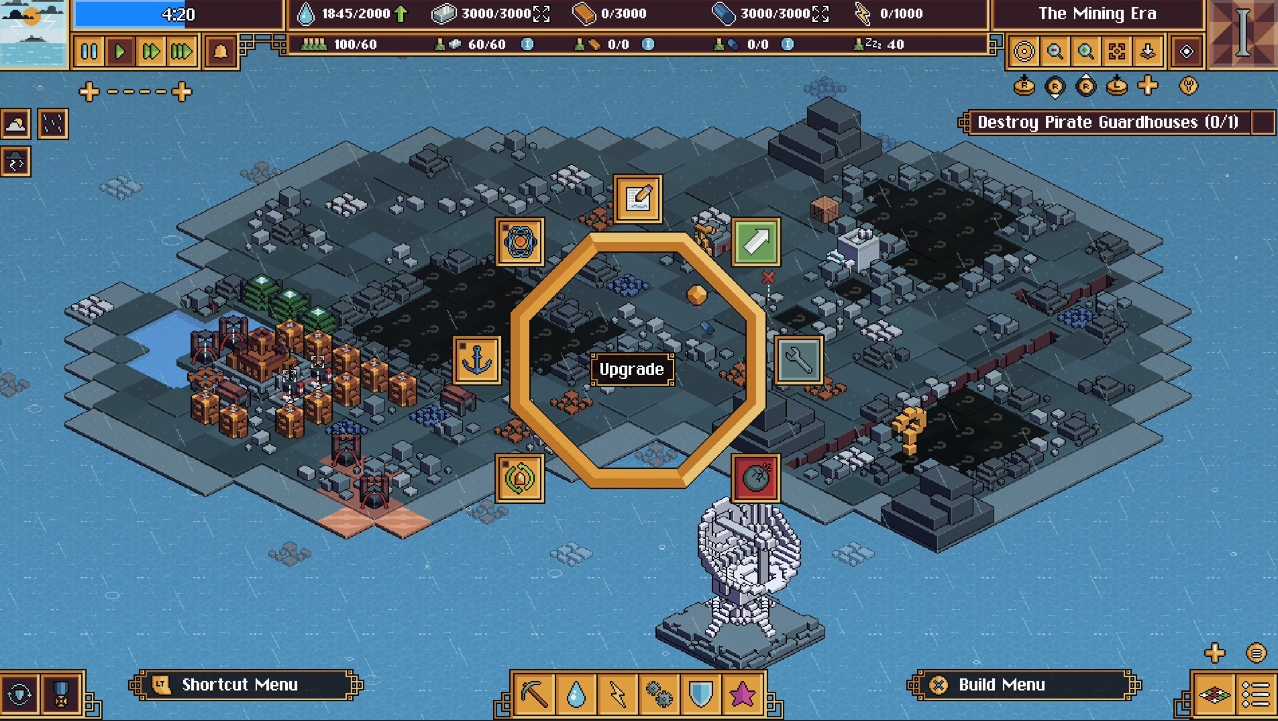The height and width of the screenshot is (721, 1278).
Task: Select the pickaxe mining build category
Action: coord(535,694)
